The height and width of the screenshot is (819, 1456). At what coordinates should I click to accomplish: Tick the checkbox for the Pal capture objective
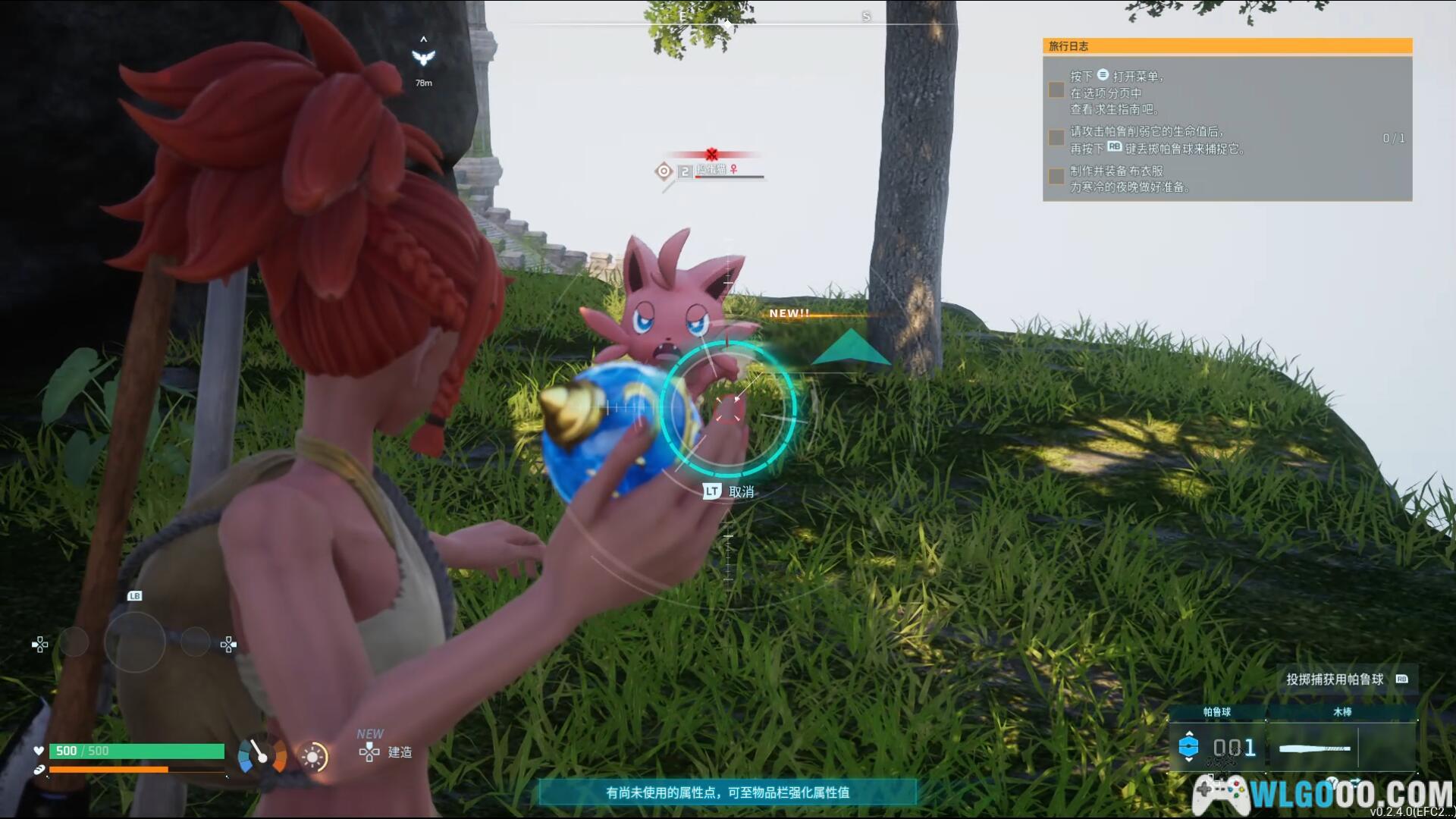coord(1056,137)
